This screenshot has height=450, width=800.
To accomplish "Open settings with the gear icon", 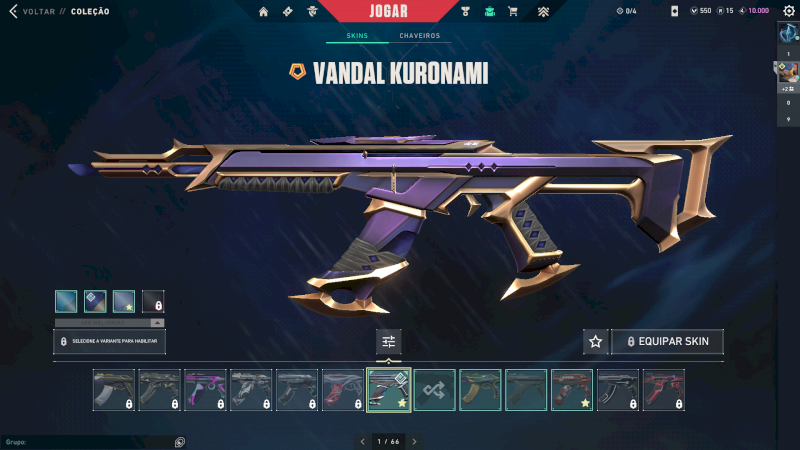I will (x=788, y=11).
